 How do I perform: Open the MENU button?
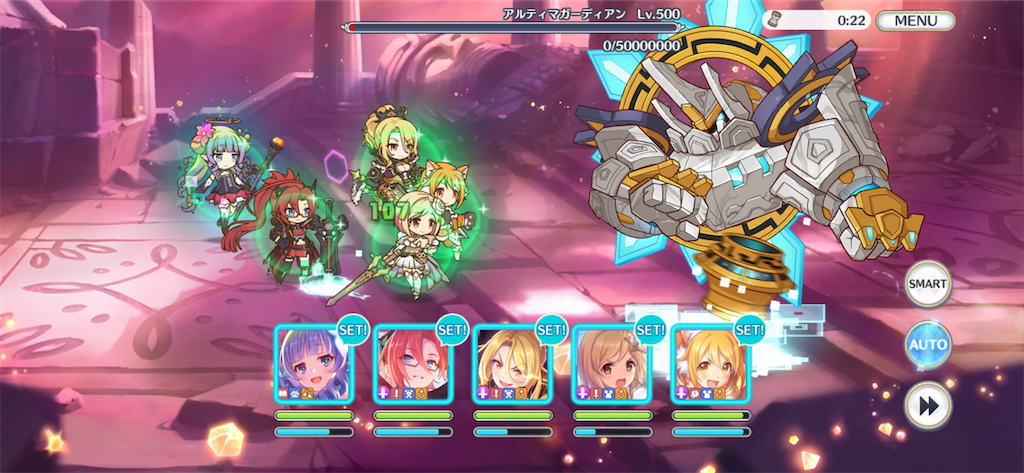click(x=915, y=20)
